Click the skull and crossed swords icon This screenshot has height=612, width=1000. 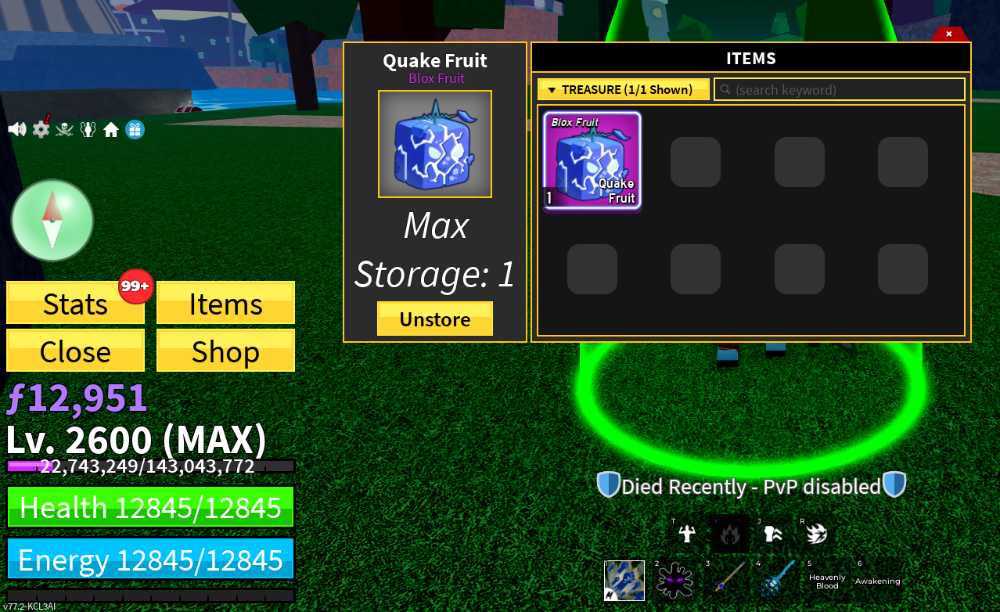click(x=65, y=129)
